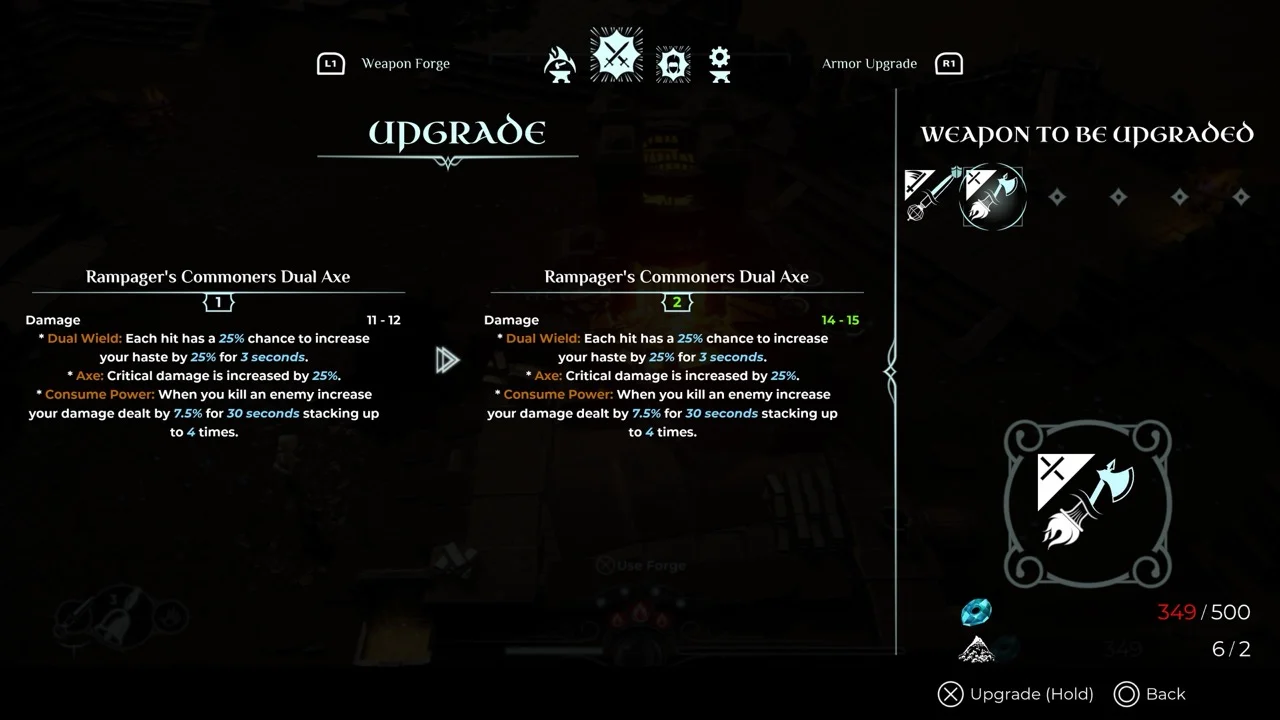1280x720 pixels.
Task: Select the dual axe weapon slot
Action: [992, 196]
